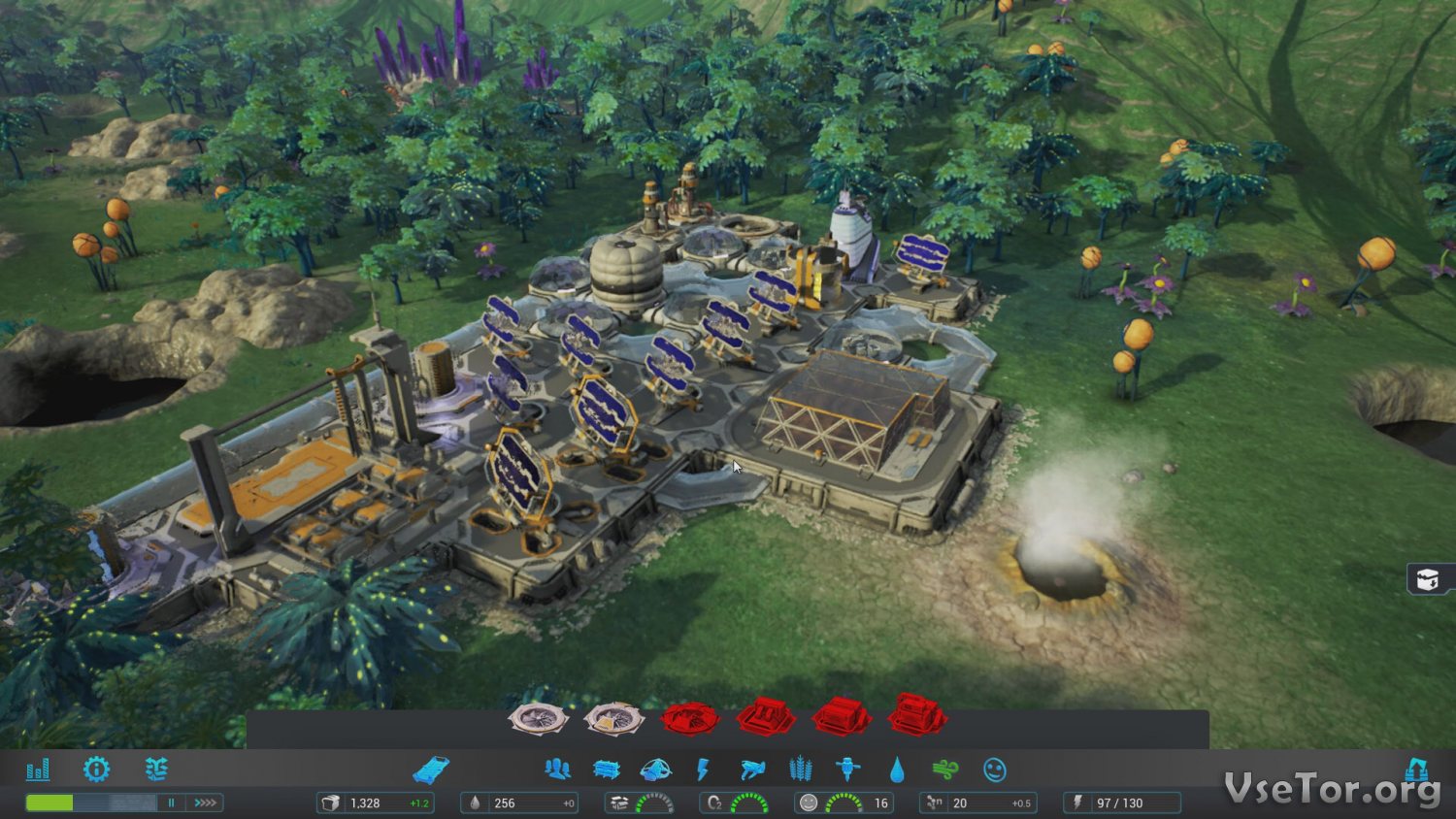Speed up time with fast-forward arrows

point(205,803)
